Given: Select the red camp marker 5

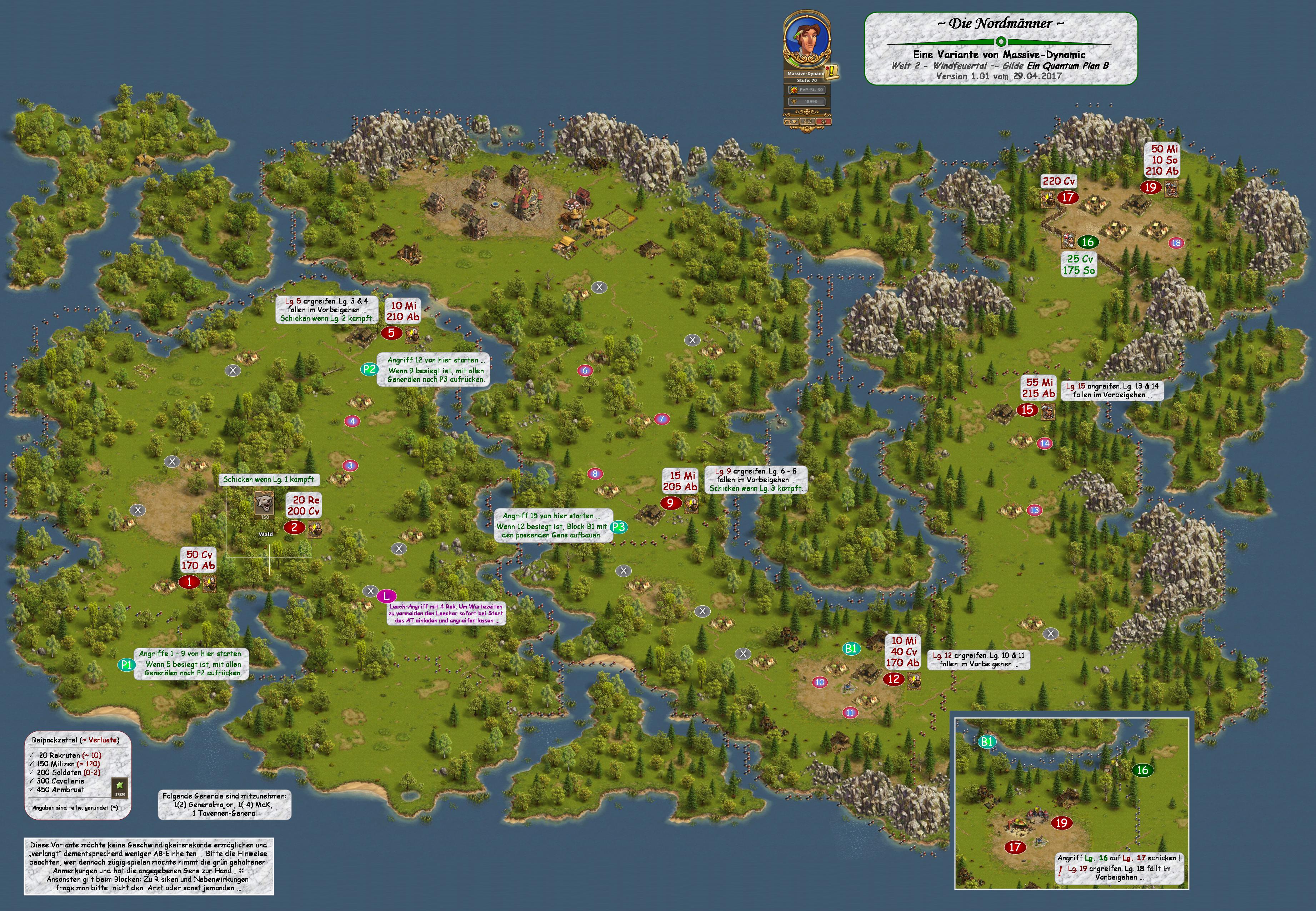Looking at the screenshot, I should pos(391,333).
